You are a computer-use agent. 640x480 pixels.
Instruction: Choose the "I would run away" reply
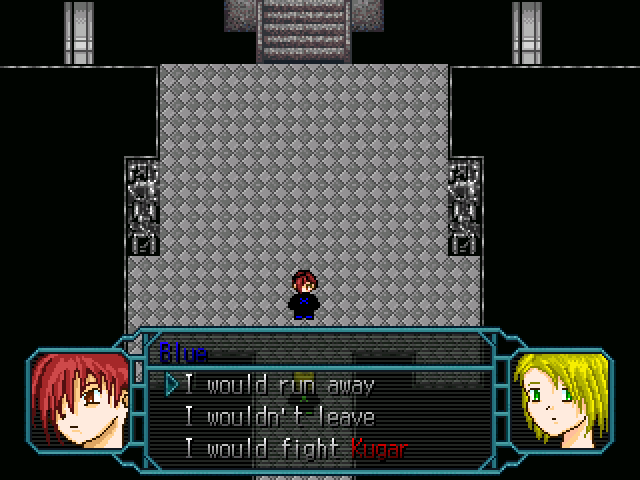(279, 385)
